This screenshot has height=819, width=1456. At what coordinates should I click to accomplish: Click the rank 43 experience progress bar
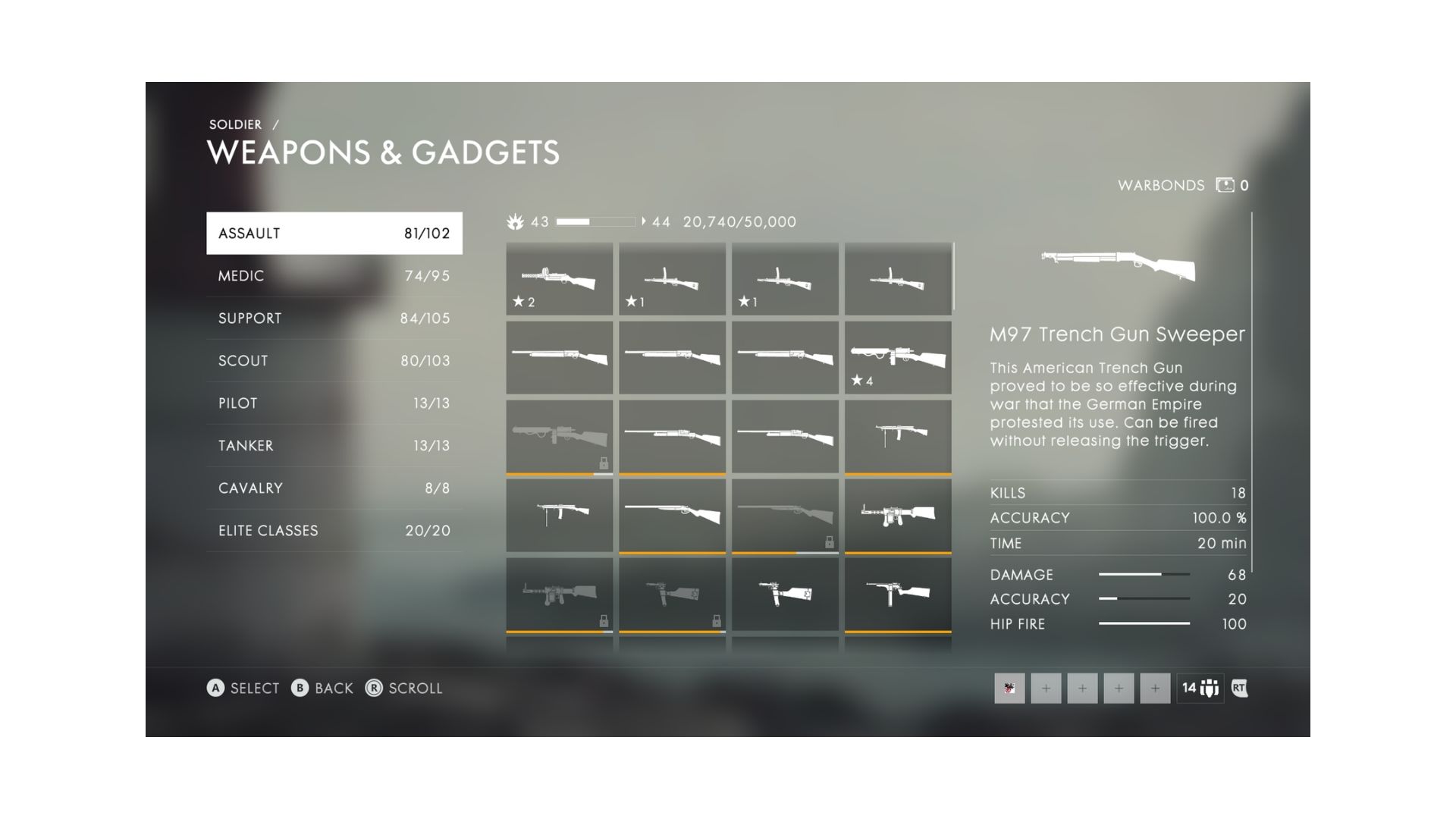(x=595, y=221)
